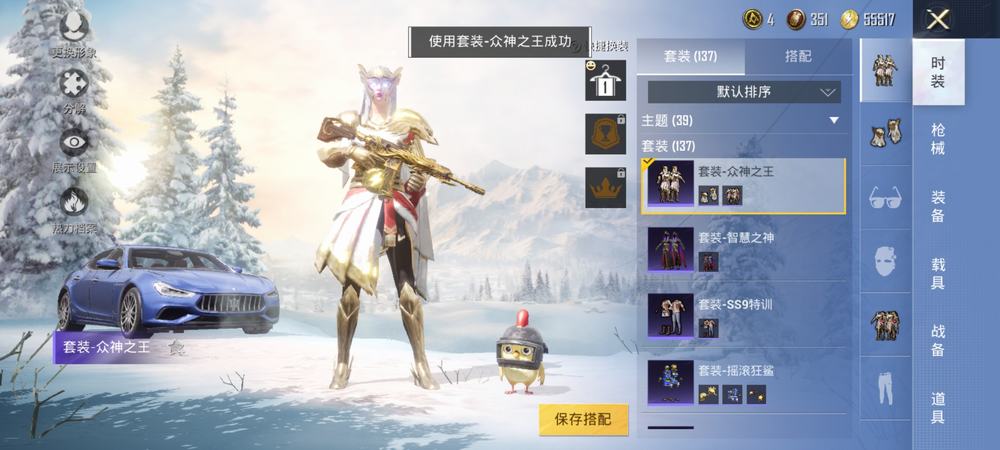Go to the 载具 category

[938, 272]
